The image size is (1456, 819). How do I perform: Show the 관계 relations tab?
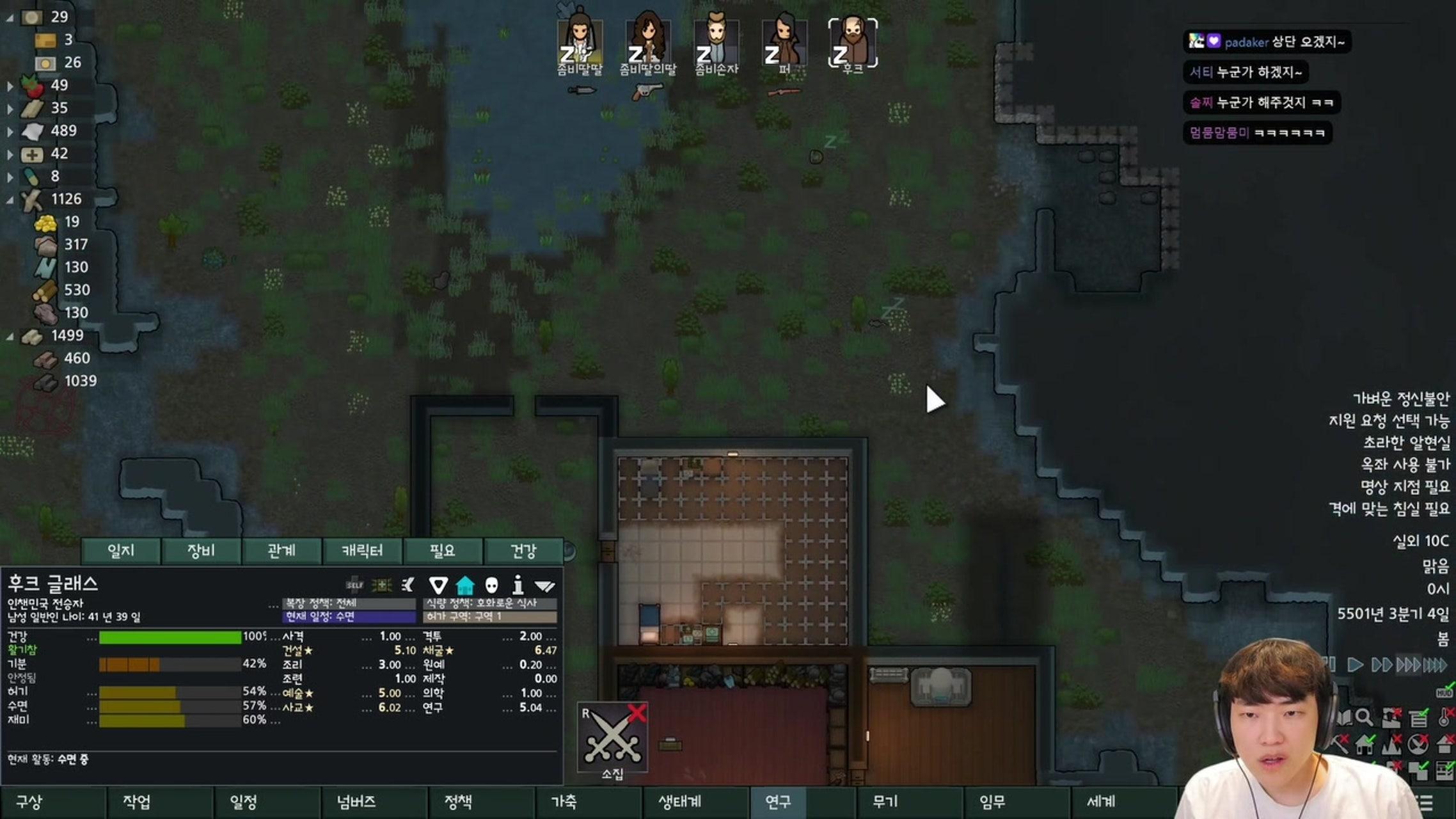tap(281, 551)
